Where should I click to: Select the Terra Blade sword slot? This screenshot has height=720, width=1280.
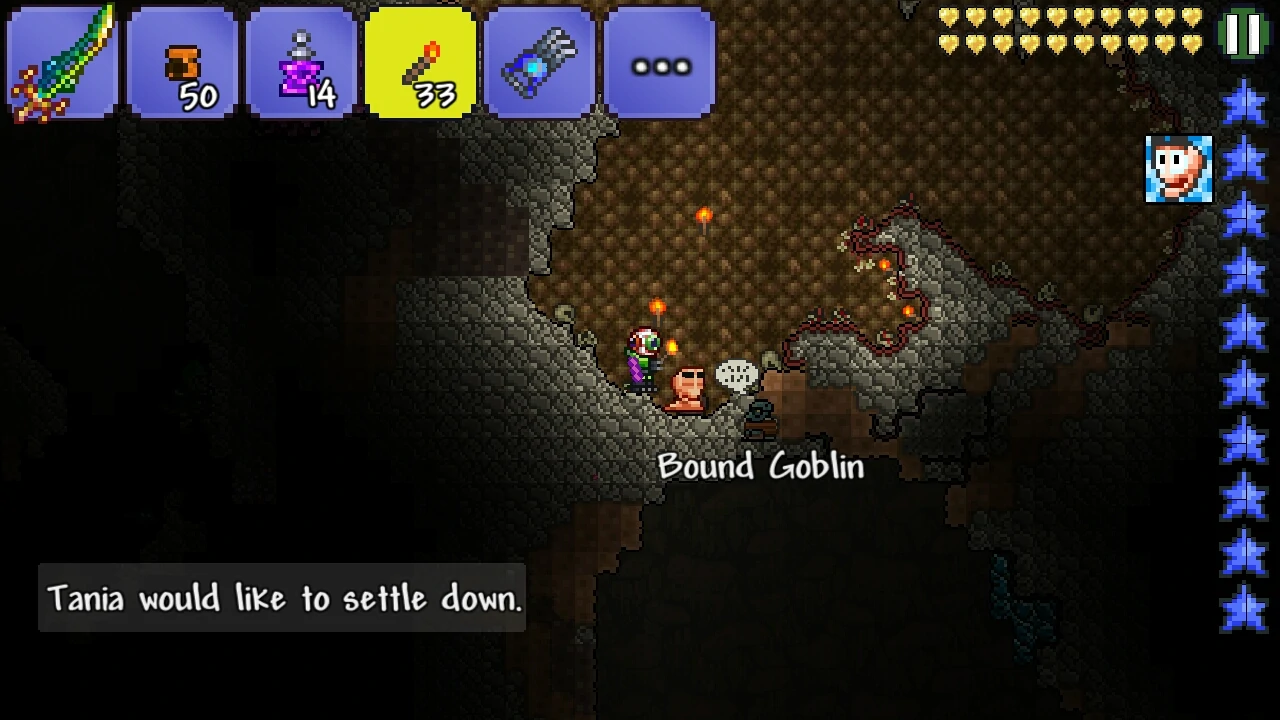(62, 63)
